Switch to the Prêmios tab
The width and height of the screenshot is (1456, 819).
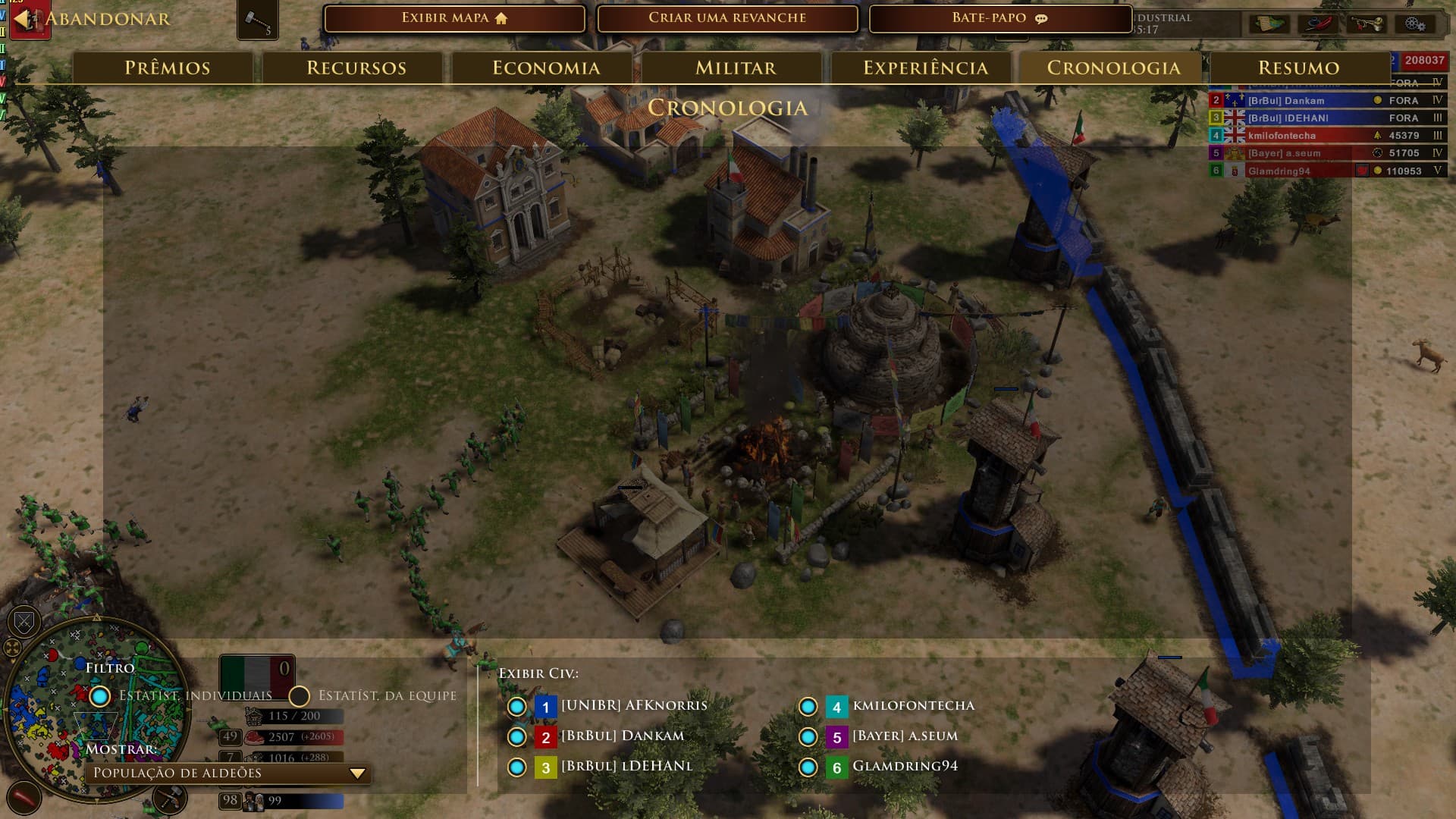coord(167,68)
